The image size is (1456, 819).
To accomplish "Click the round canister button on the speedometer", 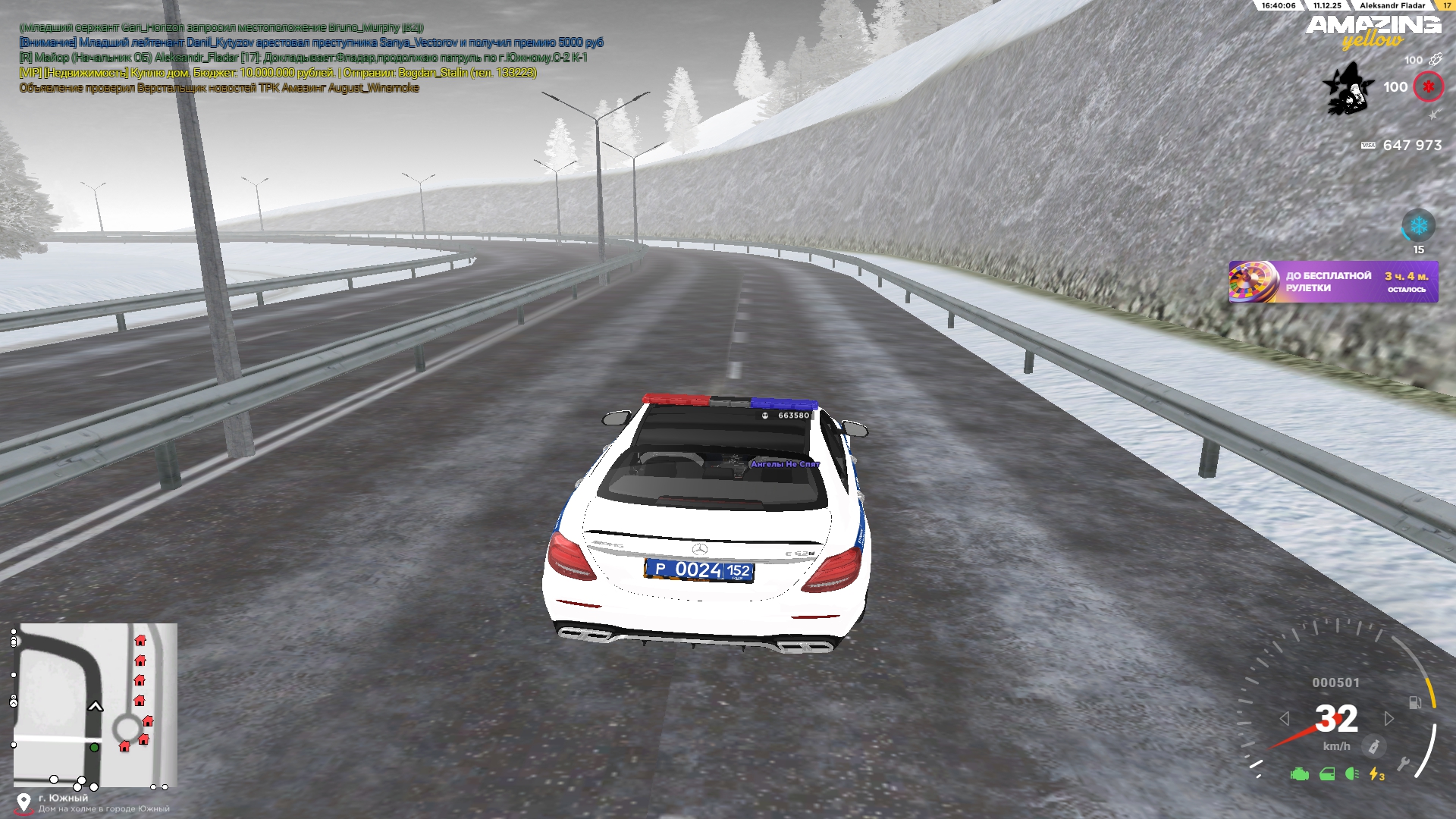I will [1373, 747].
